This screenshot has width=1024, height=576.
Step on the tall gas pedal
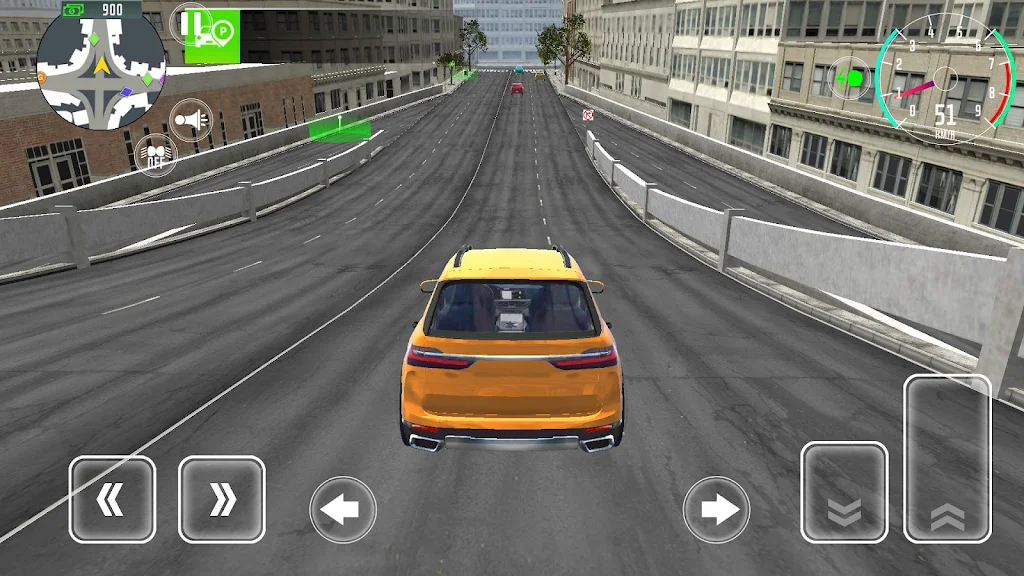(947, 458)
